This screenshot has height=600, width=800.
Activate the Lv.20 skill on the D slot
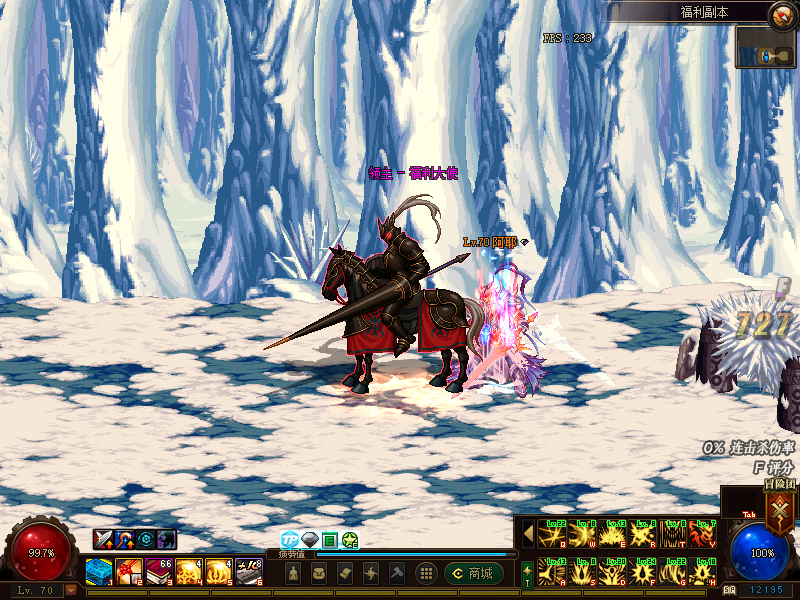pyautogui.click(x=612, y=571)
